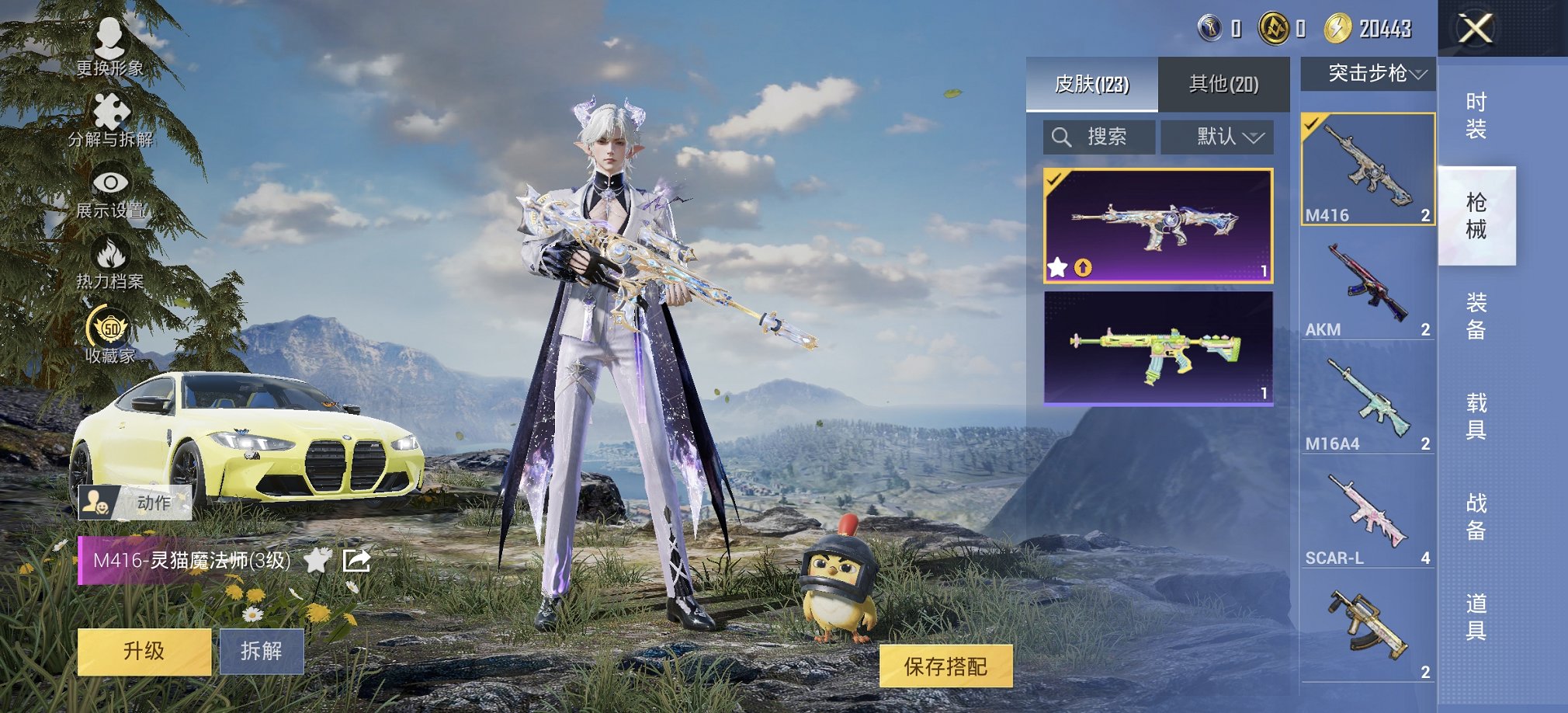The width and height of the screenshot is (1568, 713).
Task: Tap the search 搜索 magnifier icon
Action: [x=1063, y=137]
